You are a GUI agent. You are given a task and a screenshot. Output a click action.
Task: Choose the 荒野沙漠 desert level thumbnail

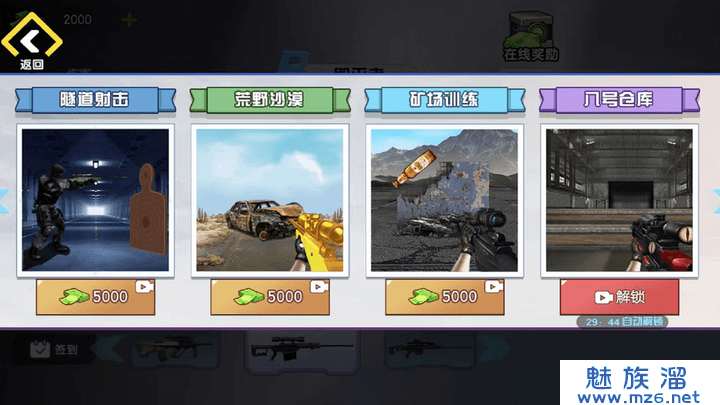tap(271, 198)
